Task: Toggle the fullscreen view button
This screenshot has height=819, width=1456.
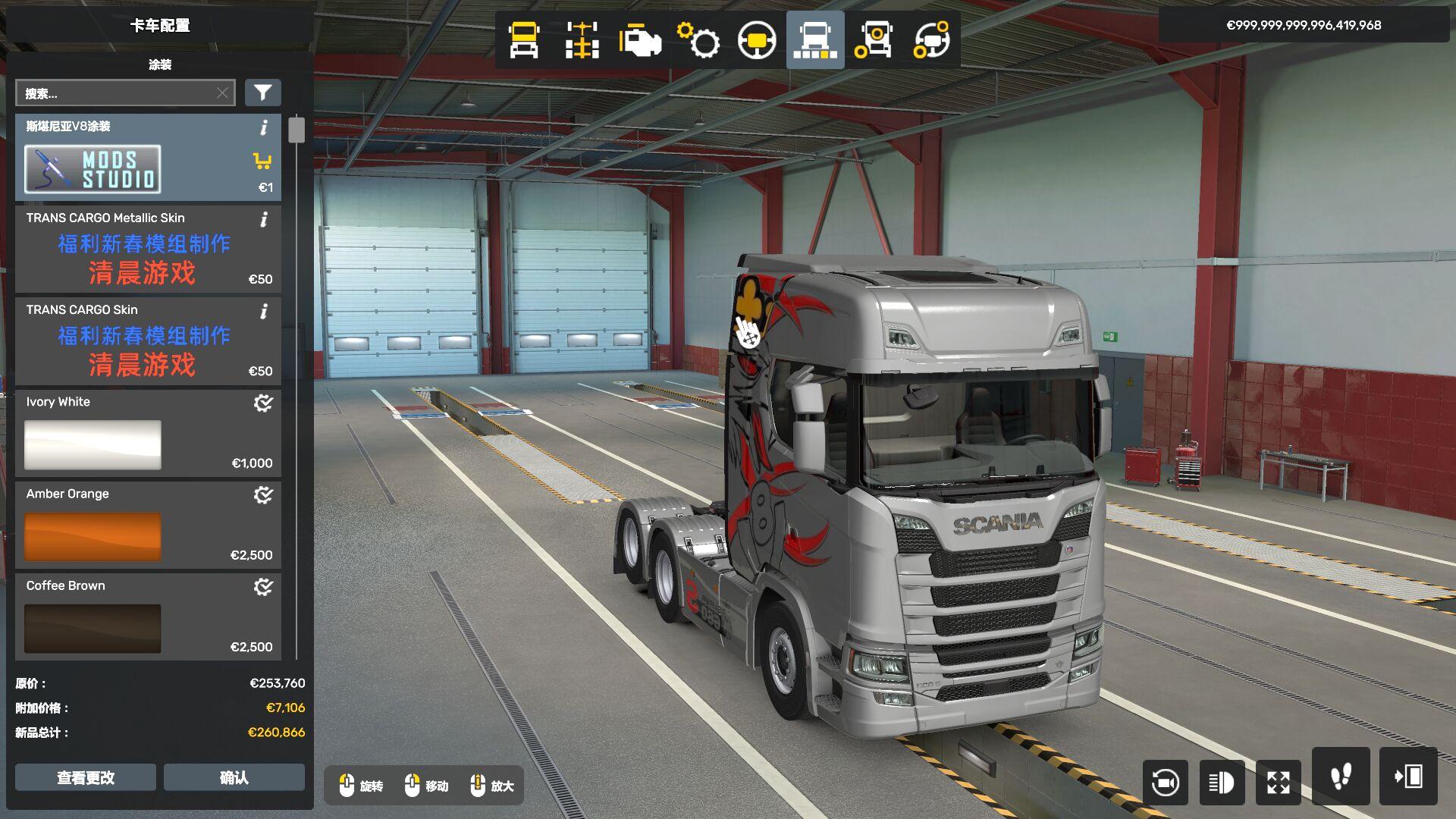Action: tap(1279, 782)
